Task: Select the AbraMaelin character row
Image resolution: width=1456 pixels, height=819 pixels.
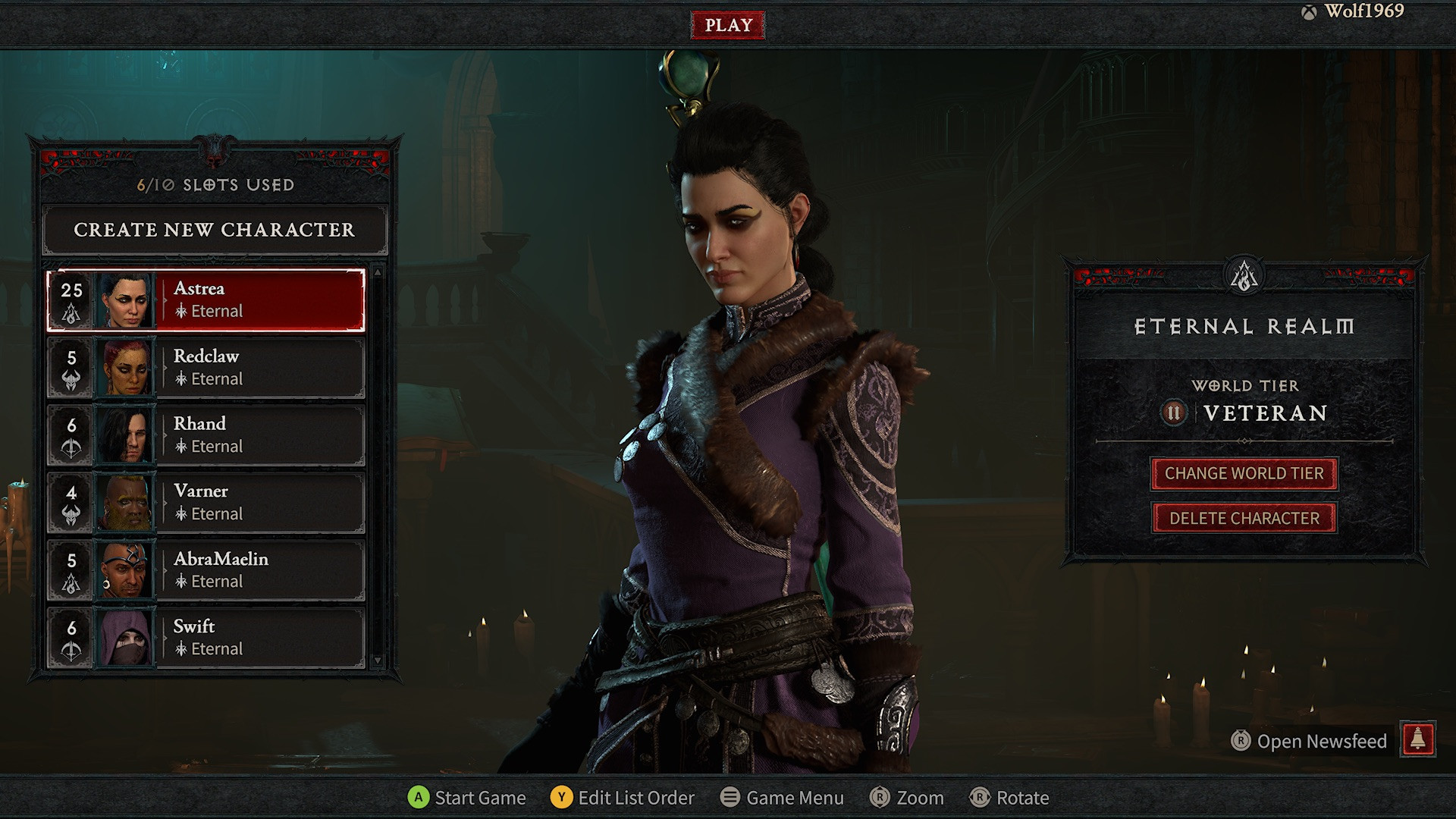Action: pyautogui.click(x=206, y=570)
